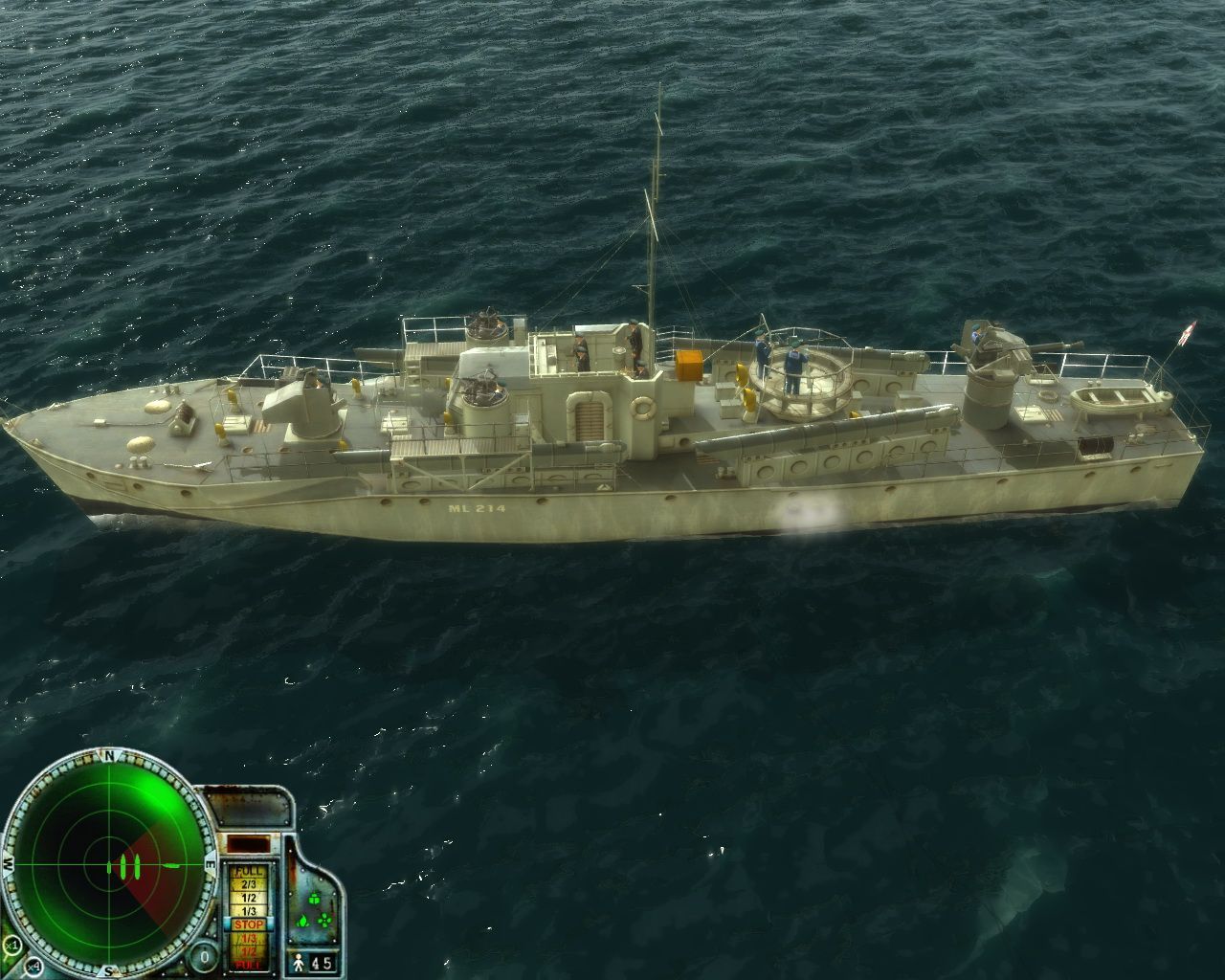This screenshot has width=1225, height=980.
Task: Click the green propeller engine status icon
Action: [324, 920]
